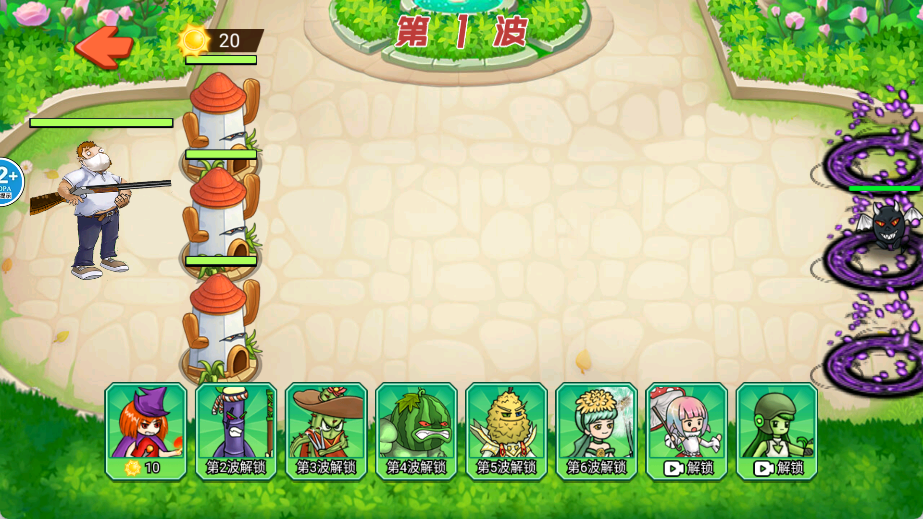The width and height of the screenshot is (923, 519).
Task: Select the cactus cowboy card unlocking at wave 3
Action: tap(326, 431)
